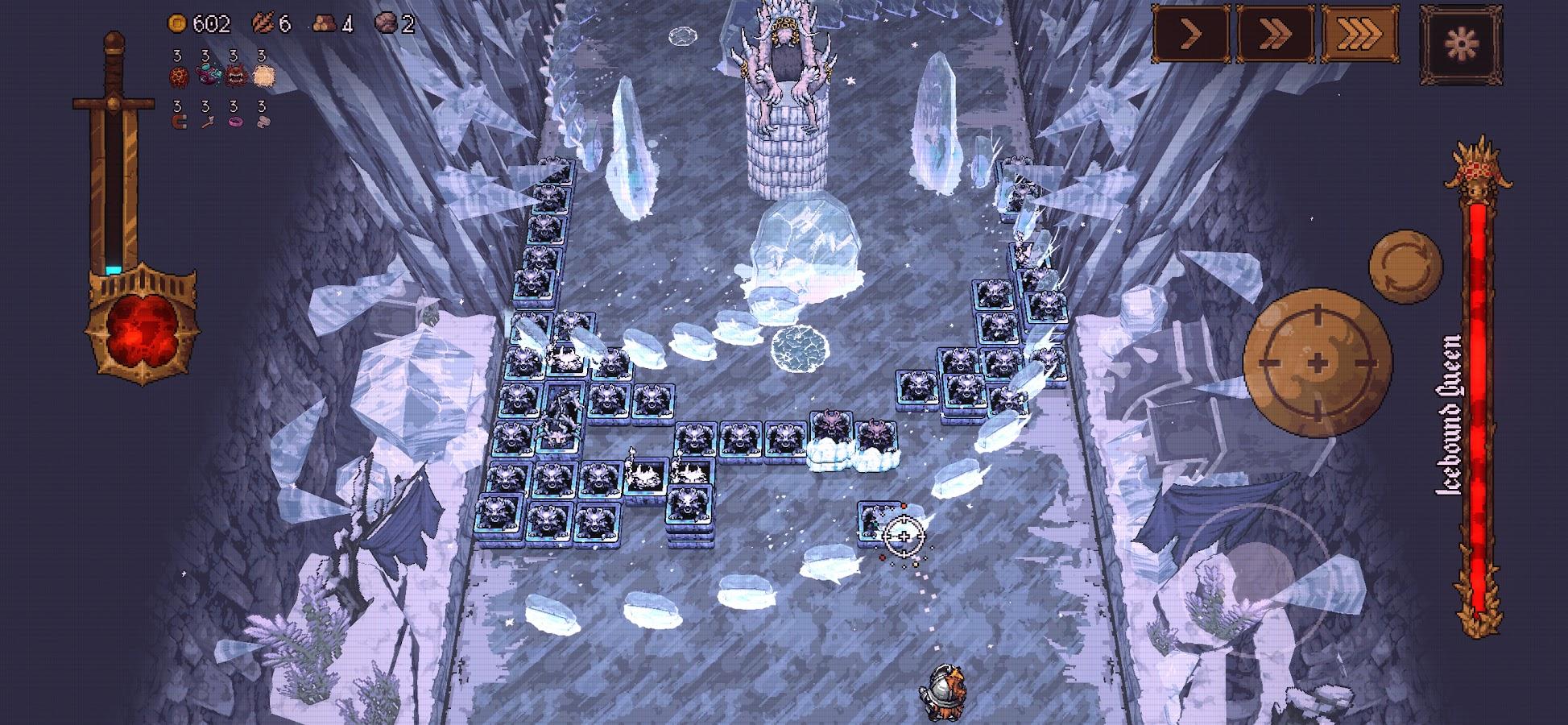Select the pale glowing ball icon
1568x725 pixels.
263,77
